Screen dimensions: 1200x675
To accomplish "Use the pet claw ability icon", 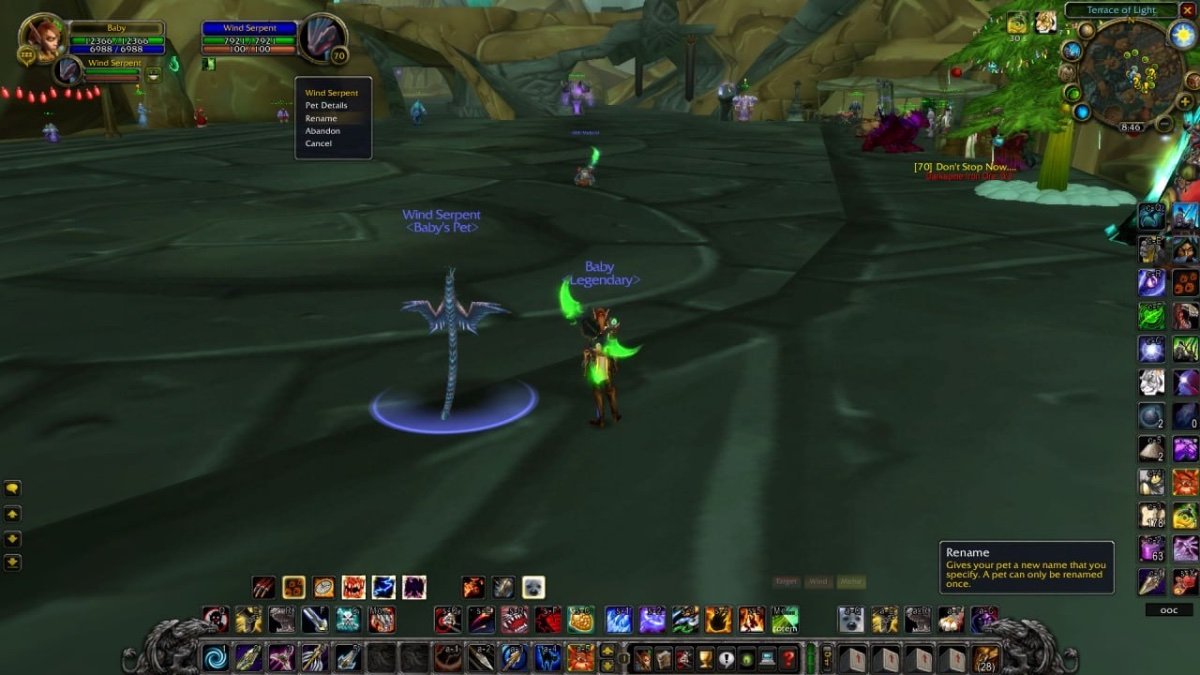I will [x=263, y=587].
